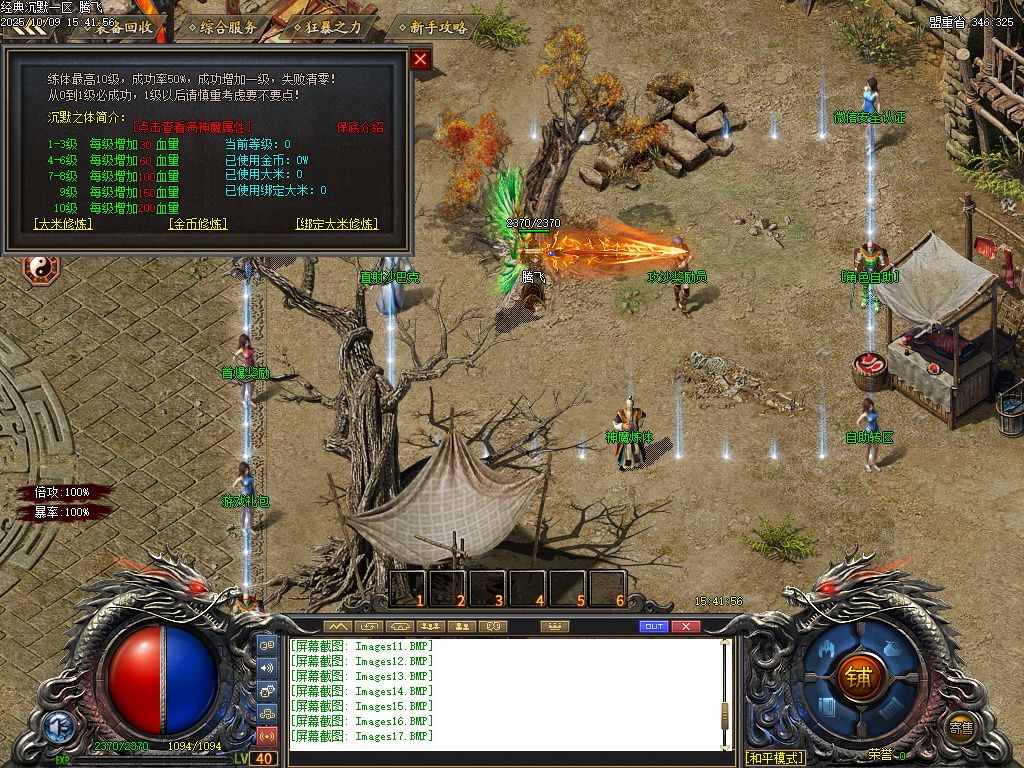1024x768 pixels.
Task: Close the 沉默之体 training dialog
Action: tap(421, 59)
